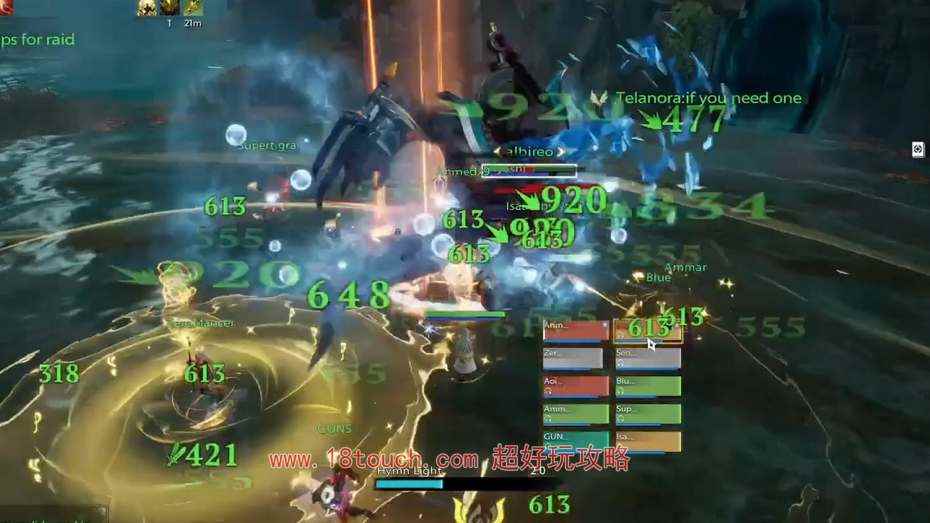930x523 pixels.
Task: Select the orange Isa raid frame
Action: tap(647, 441)
